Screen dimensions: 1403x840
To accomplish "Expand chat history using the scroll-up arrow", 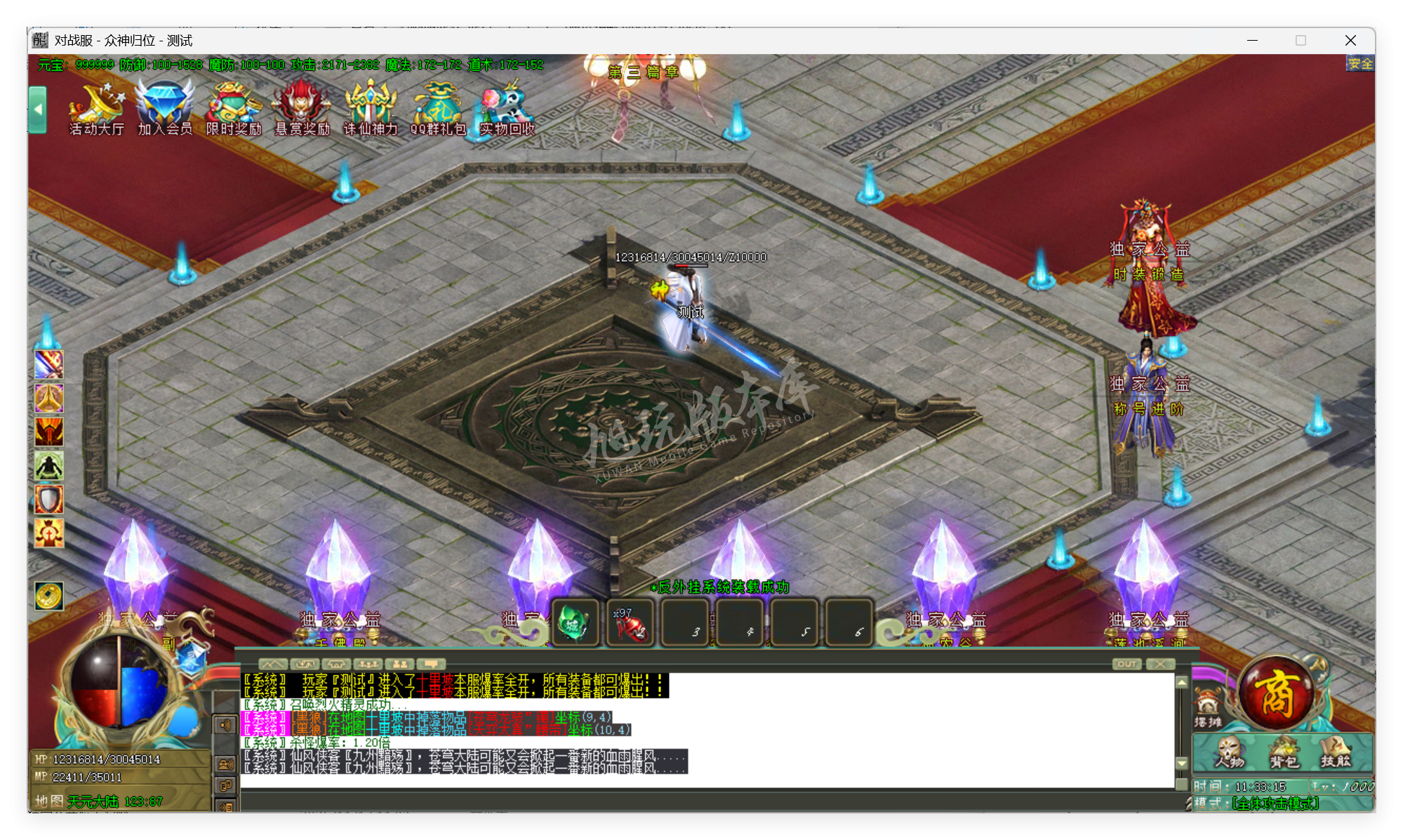I will (x=1182, y=682).
